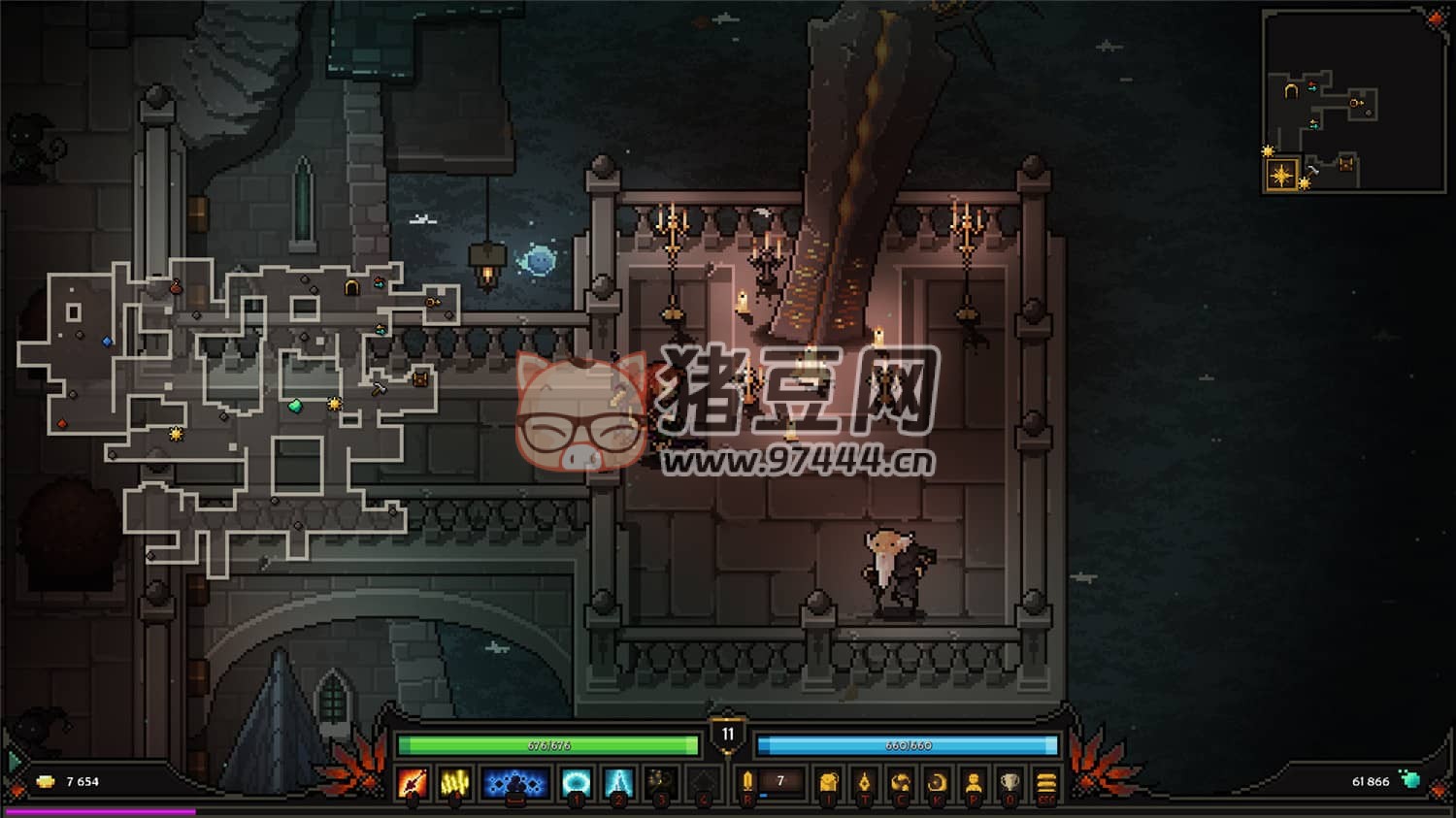Open the crescent moon skills icon
The width and height of the screenshot is (1456, 818).
(937, 782)
